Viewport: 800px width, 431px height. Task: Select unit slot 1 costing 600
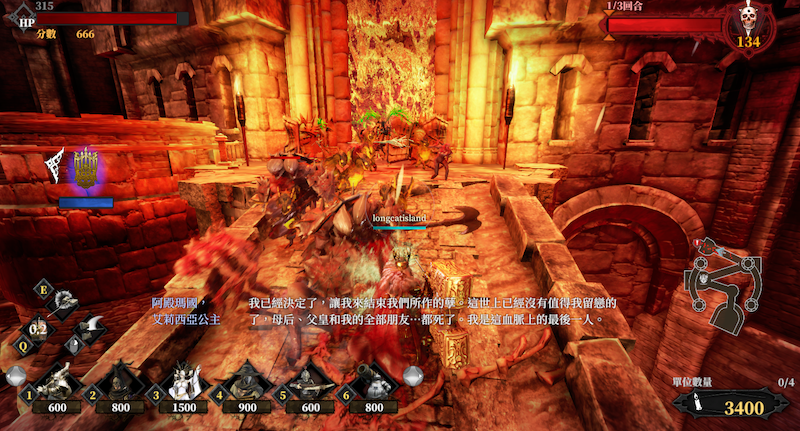(x=58, y=383)
